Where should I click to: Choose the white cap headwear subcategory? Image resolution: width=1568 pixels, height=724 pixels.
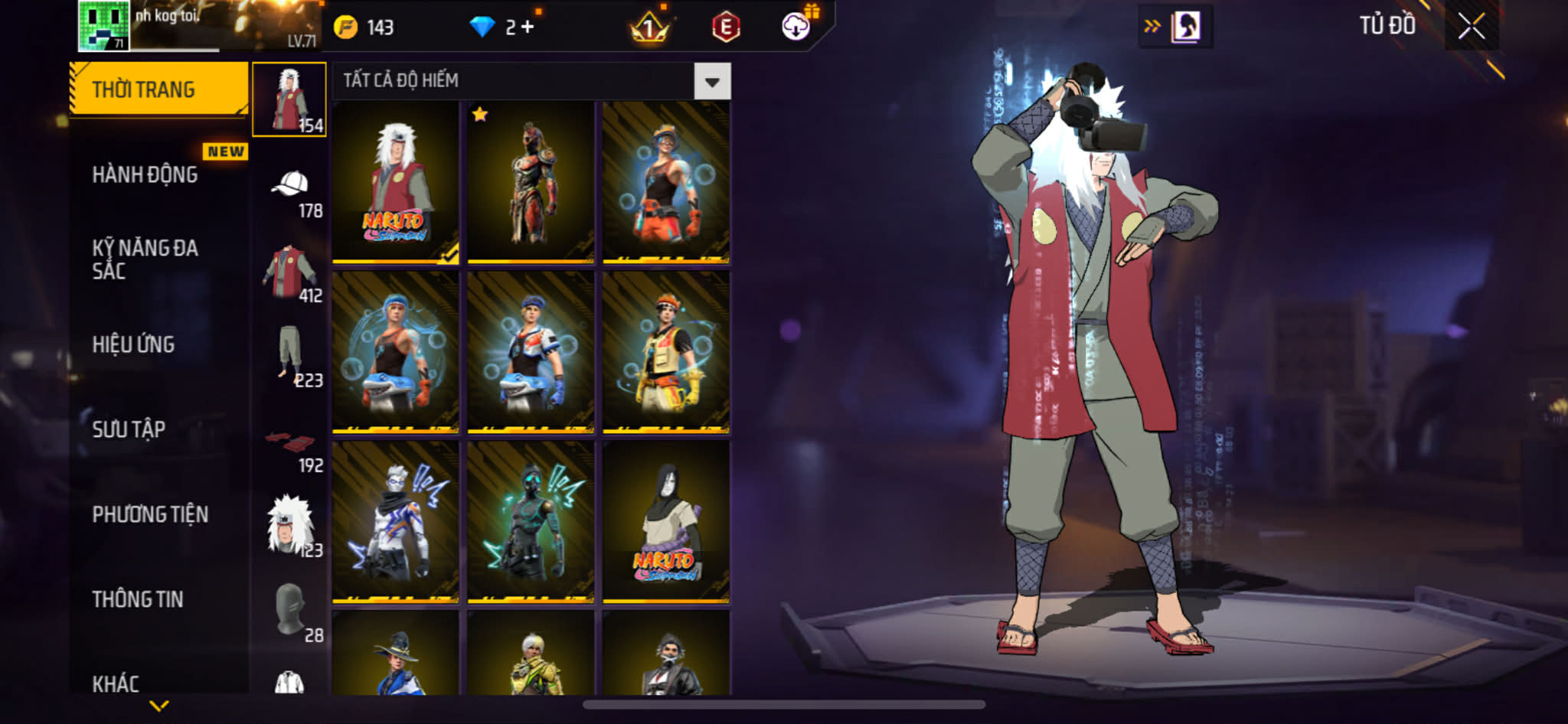click(290, 186)
